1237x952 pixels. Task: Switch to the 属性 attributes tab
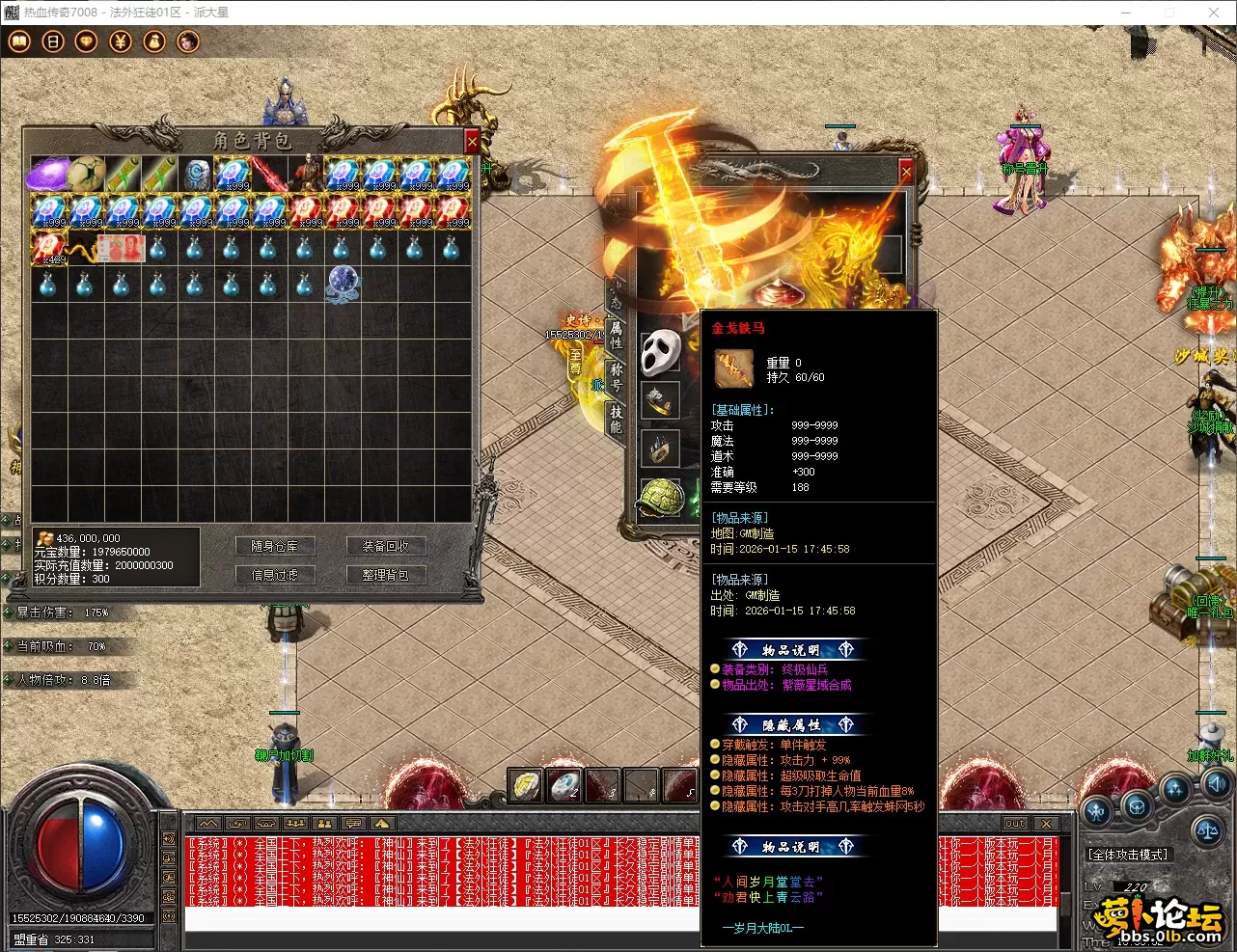coord(616,335)
